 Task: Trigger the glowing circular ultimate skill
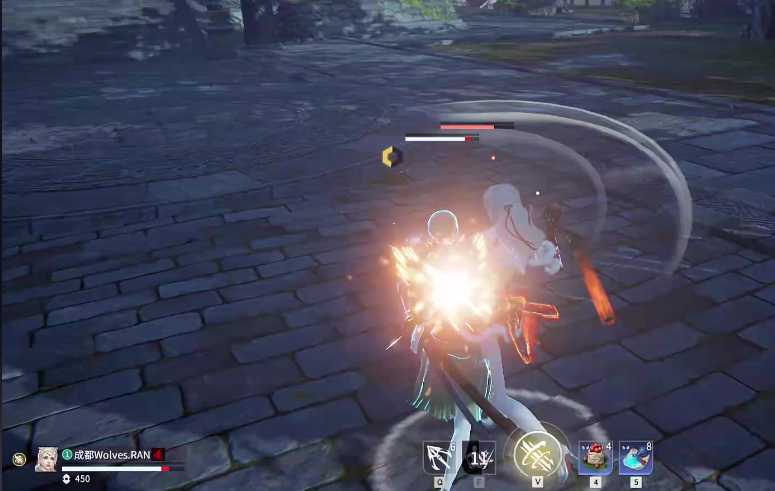point(537,455)
